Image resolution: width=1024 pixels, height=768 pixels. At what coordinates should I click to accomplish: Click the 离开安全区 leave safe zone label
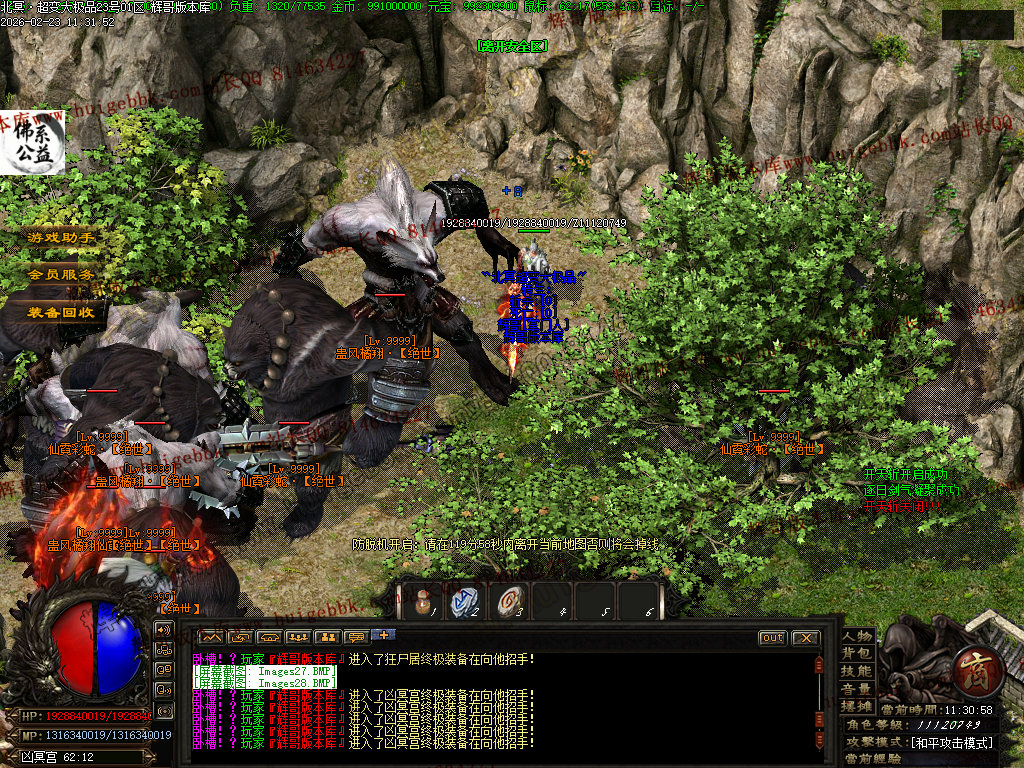[512, 46]
